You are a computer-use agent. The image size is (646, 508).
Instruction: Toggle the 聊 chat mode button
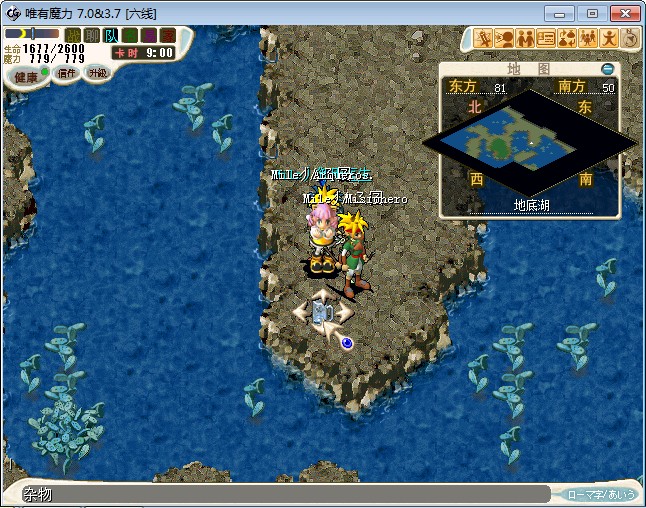(x=92, y=35)
